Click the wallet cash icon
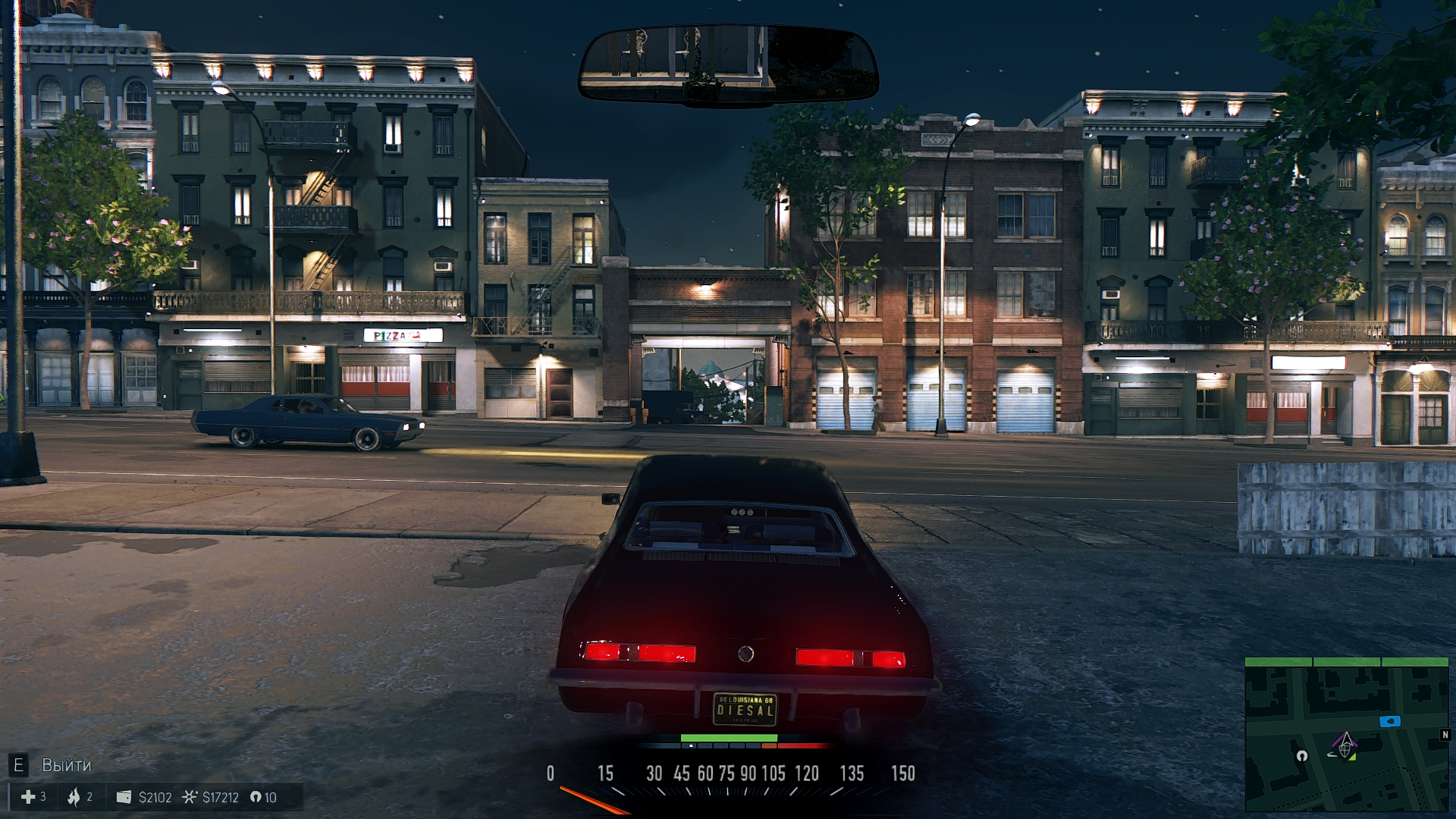This screenshot has width=1456, height=819. pos(124,797)
